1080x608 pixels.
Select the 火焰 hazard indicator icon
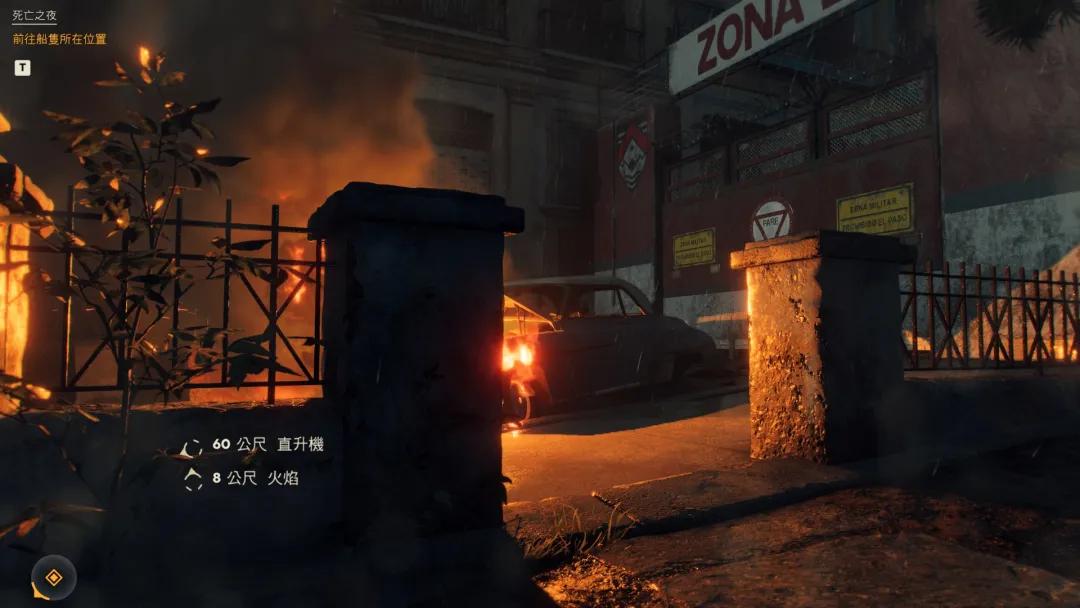tap(192, 479)
